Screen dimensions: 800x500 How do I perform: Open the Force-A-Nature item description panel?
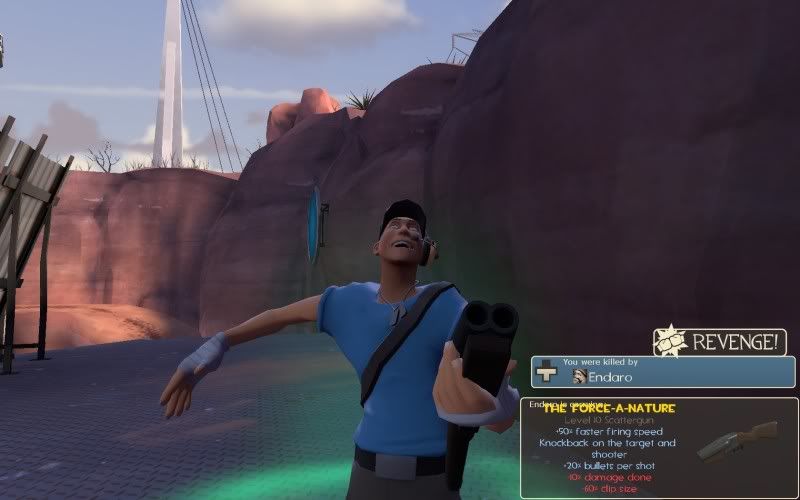(x=658, y=447)
